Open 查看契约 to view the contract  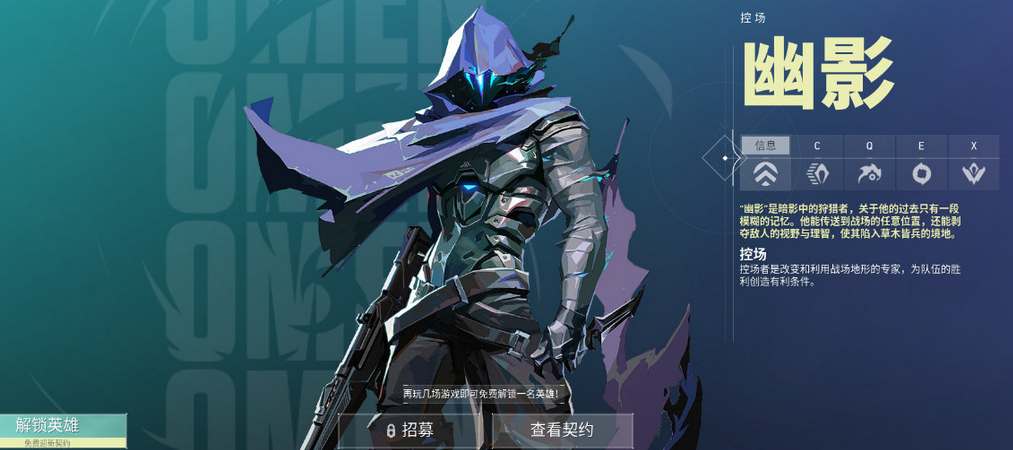(562, 430)
